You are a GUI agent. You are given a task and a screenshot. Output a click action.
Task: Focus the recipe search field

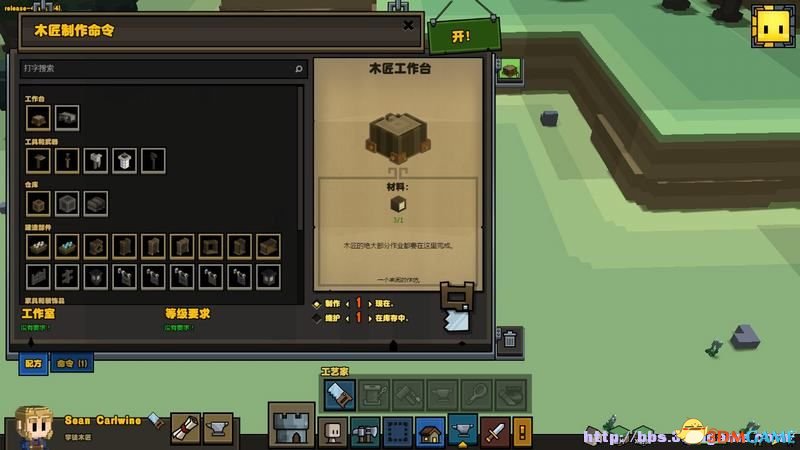[x=160, y=69]
